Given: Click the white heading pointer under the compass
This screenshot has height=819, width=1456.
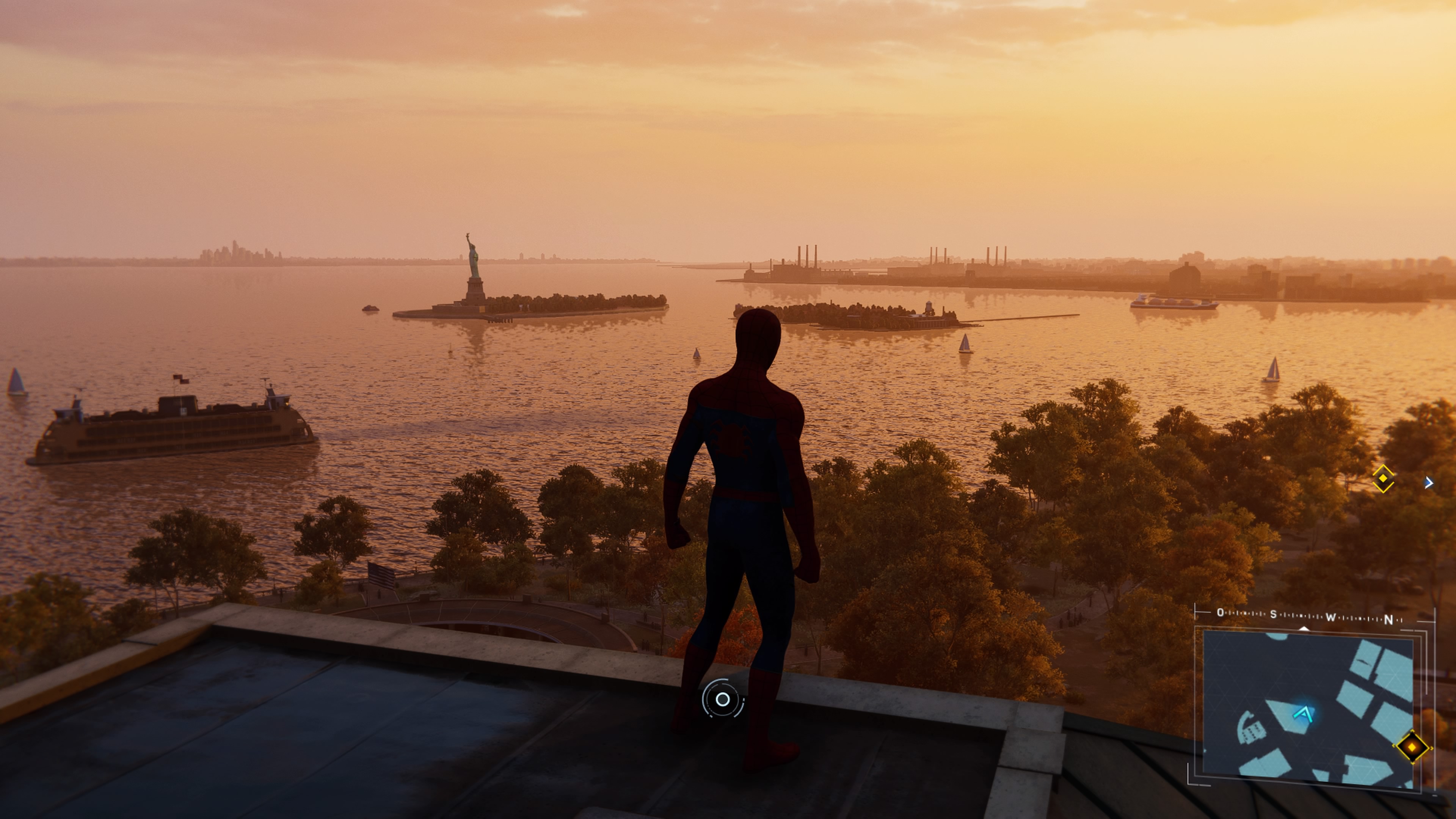Looking at the screenshot, I should click(1304, 629).
